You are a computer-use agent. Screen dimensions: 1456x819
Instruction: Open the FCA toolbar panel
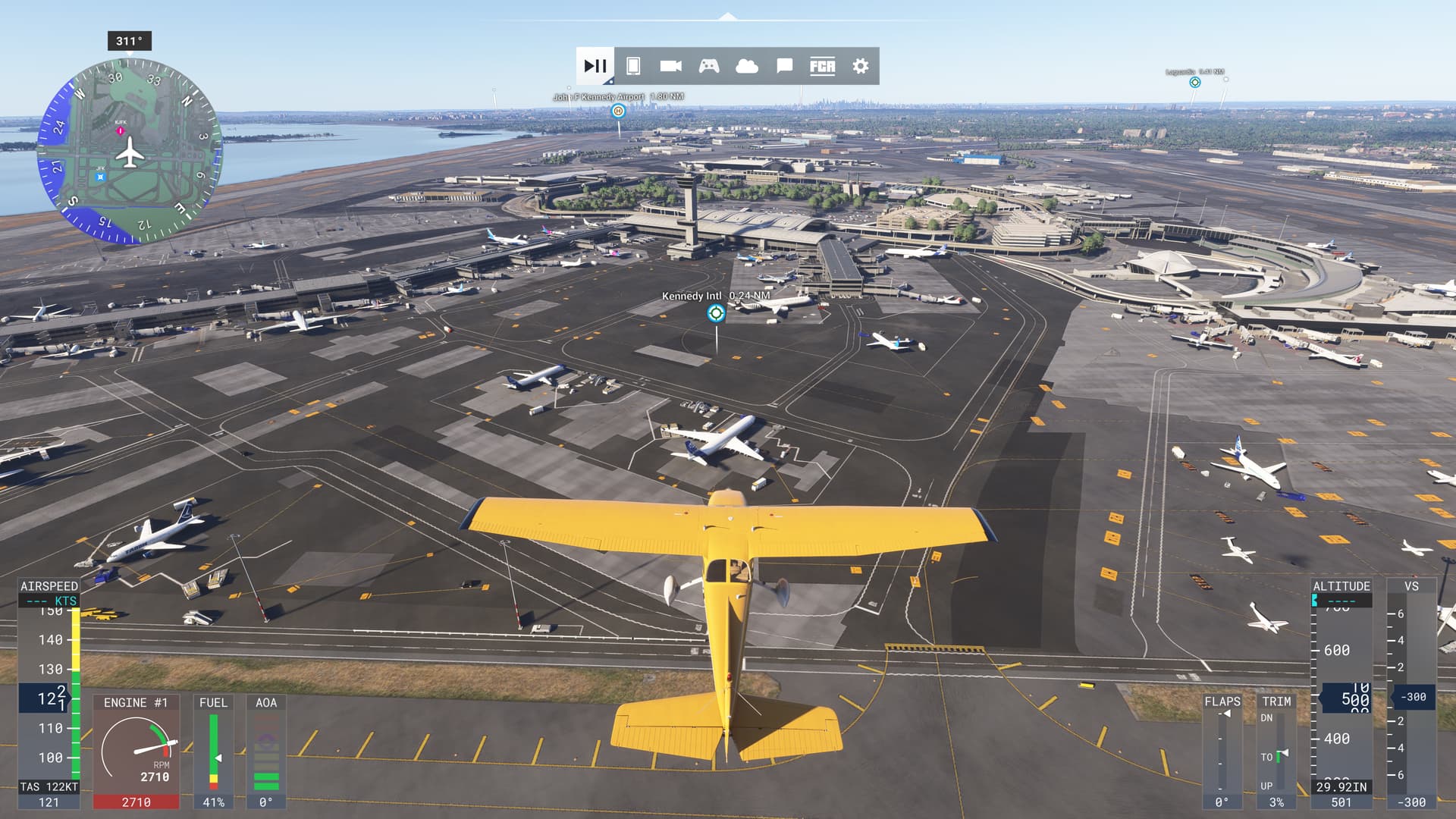click(x=821, y=66)
